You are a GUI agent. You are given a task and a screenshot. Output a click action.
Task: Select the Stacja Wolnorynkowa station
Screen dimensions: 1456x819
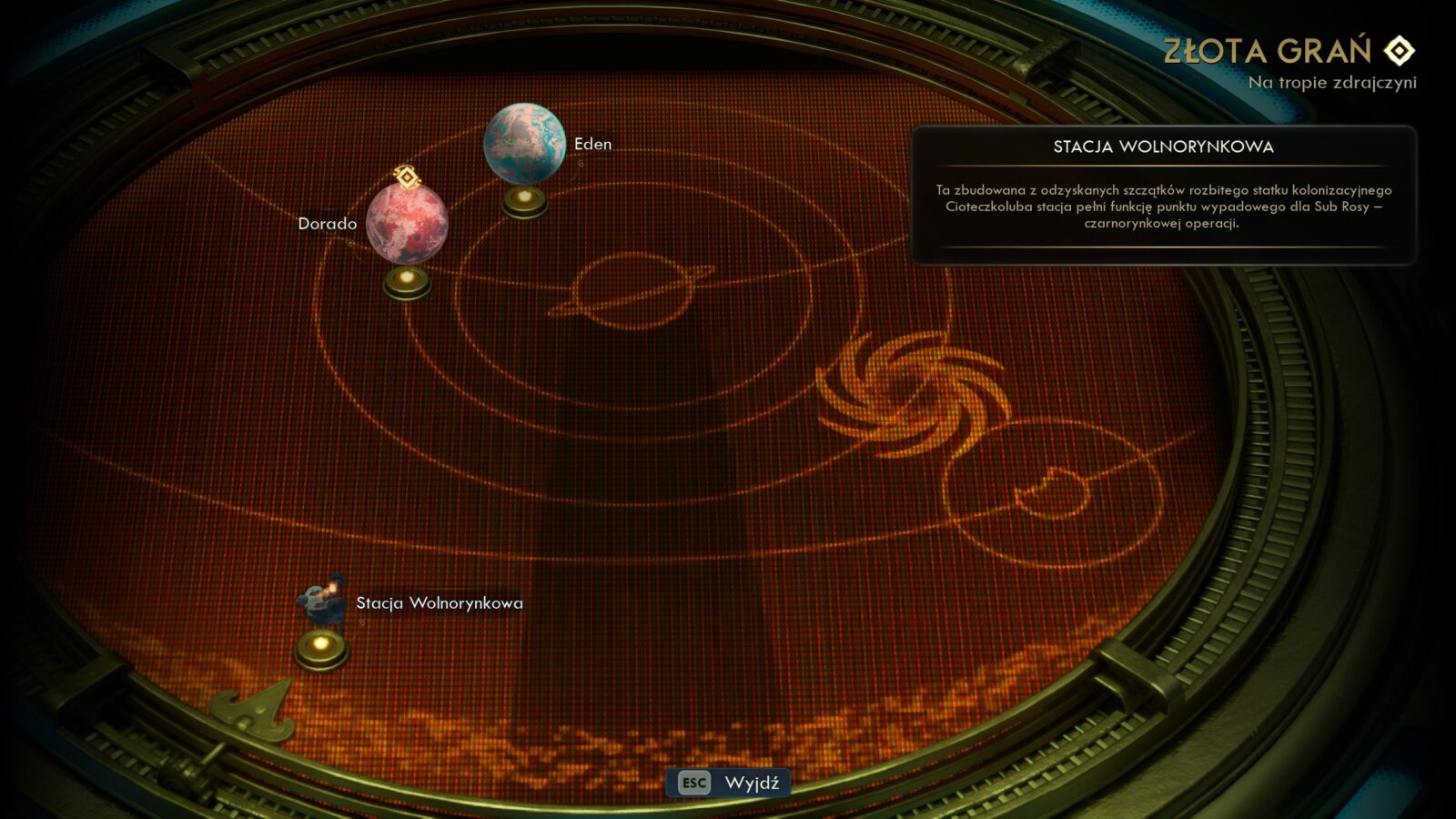pyautogui.click(x=322, y=602)
